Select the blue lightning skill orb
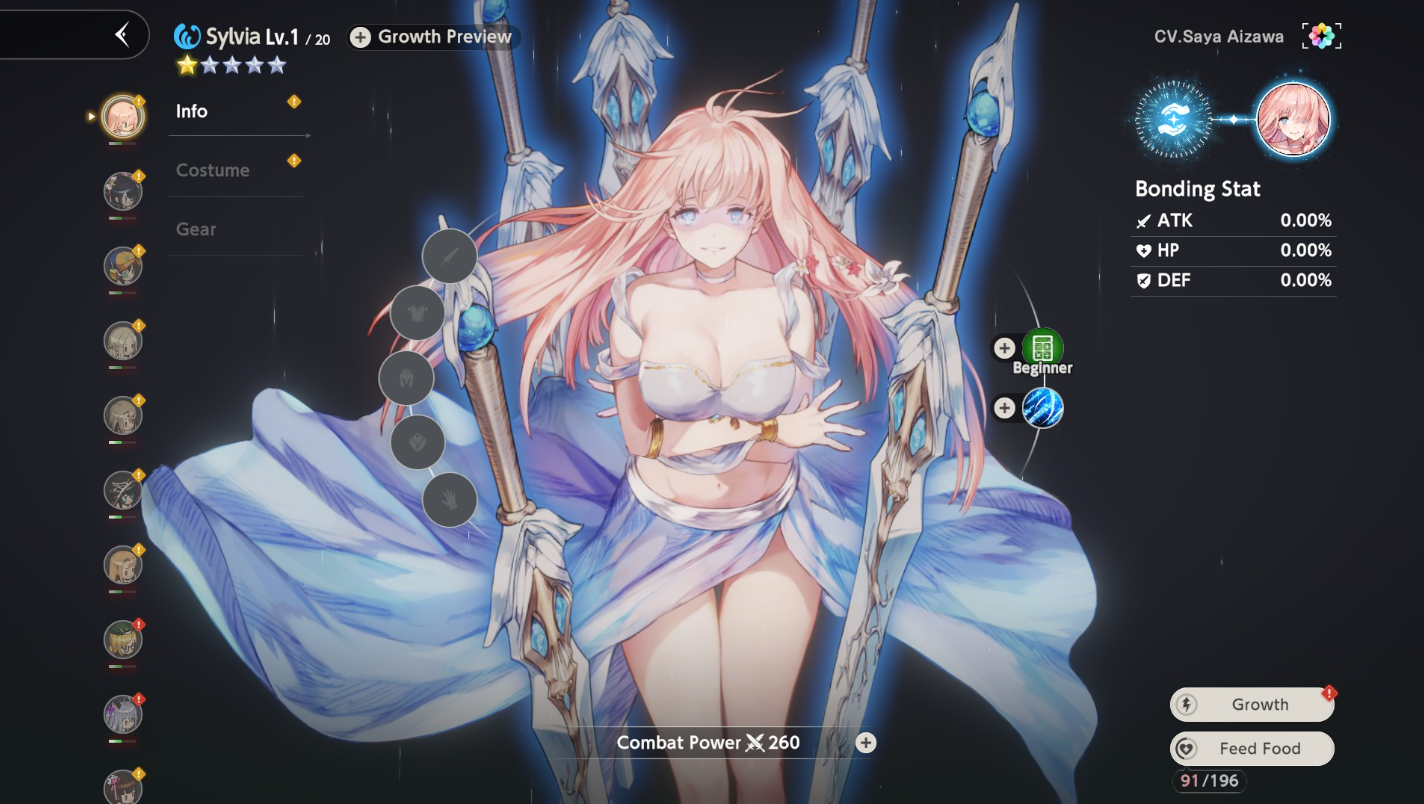The height and width of the screenshot is (804, 1424). [x=1042, y=408]
